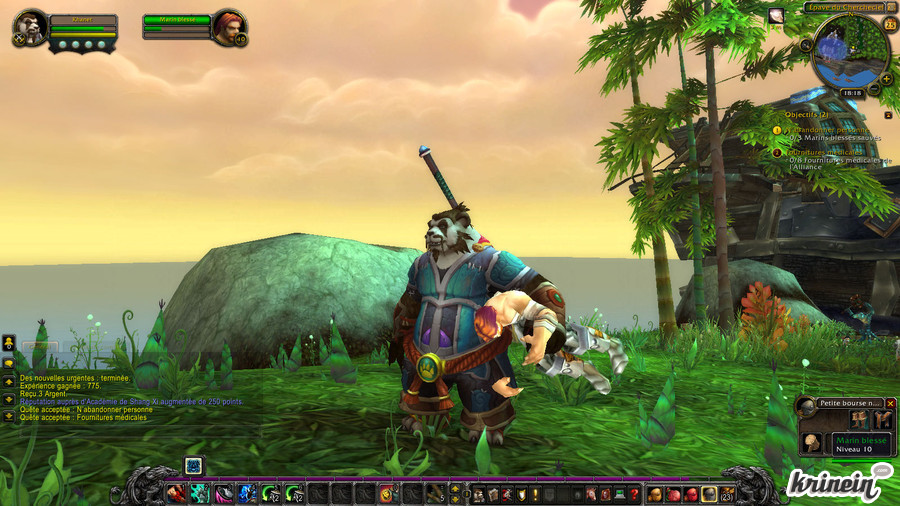Image resolution: width=900 pixels, height=506 pixels.
Task: Open the minimap tracking magnifier button
Action: [x=806, y=45]
